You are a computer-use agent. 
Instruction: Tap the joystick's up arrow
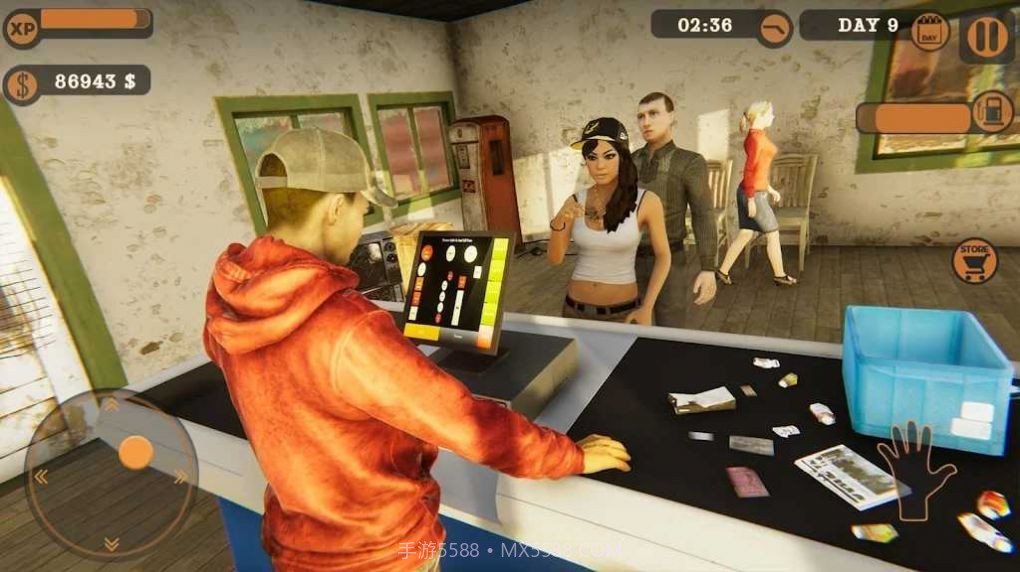click(111, 405)
